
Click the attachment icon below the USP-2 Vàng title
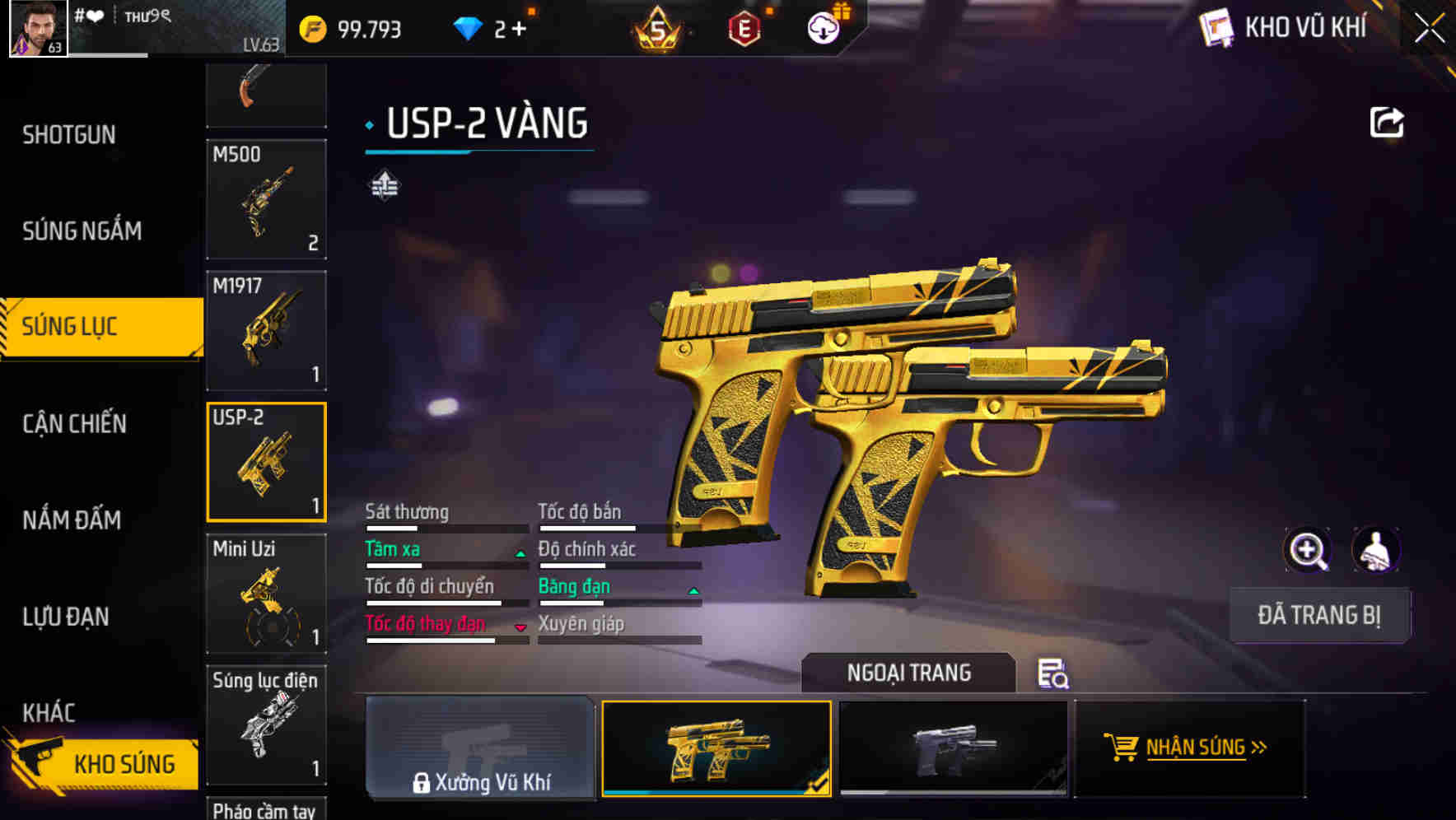click(x=384, y=184)
